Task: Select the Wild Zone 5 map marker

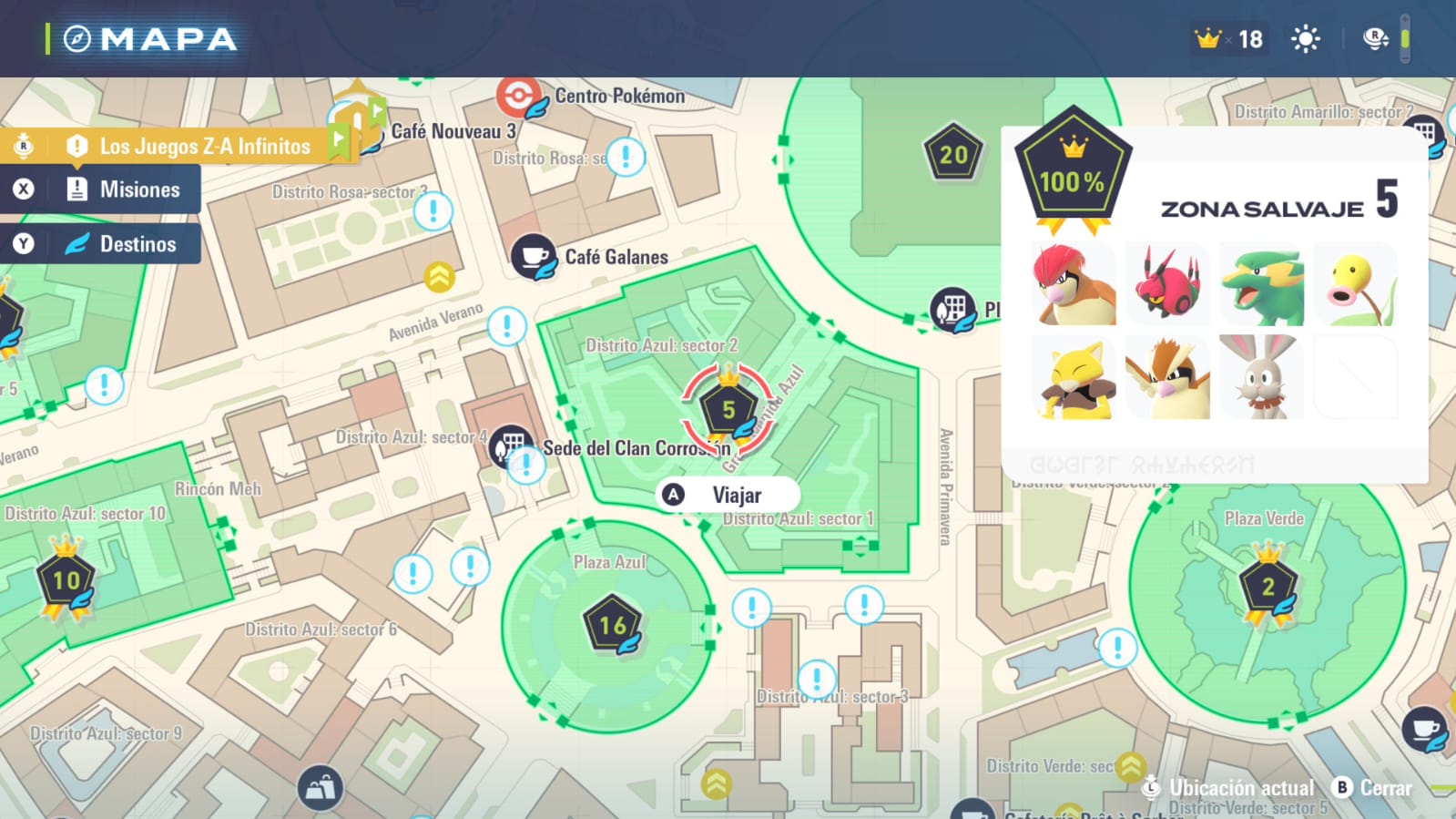Action: point(728,410)
